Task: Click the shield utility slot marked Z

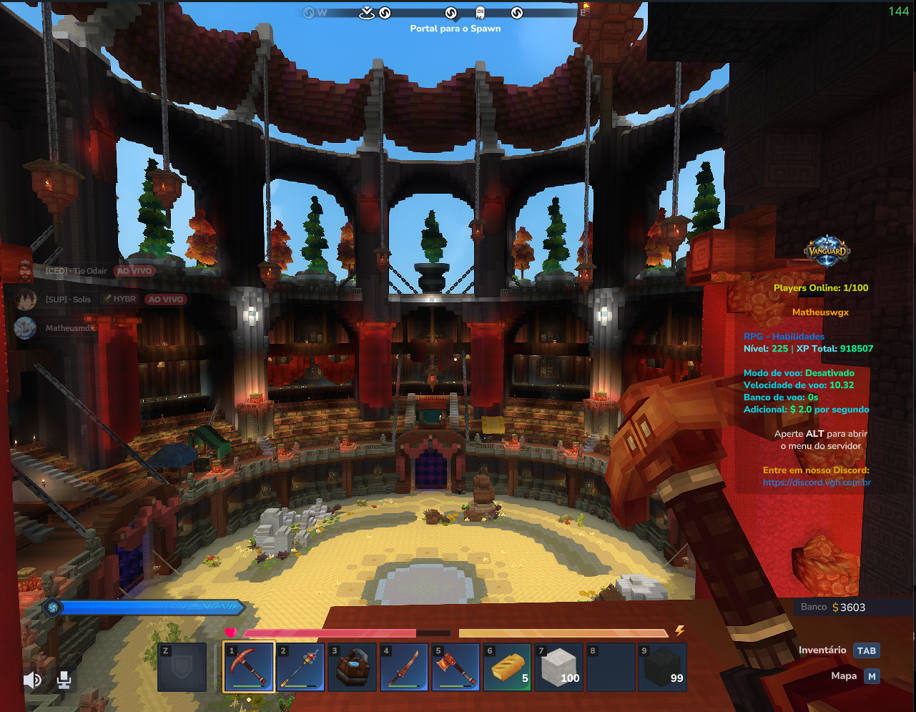Action: 182,667
